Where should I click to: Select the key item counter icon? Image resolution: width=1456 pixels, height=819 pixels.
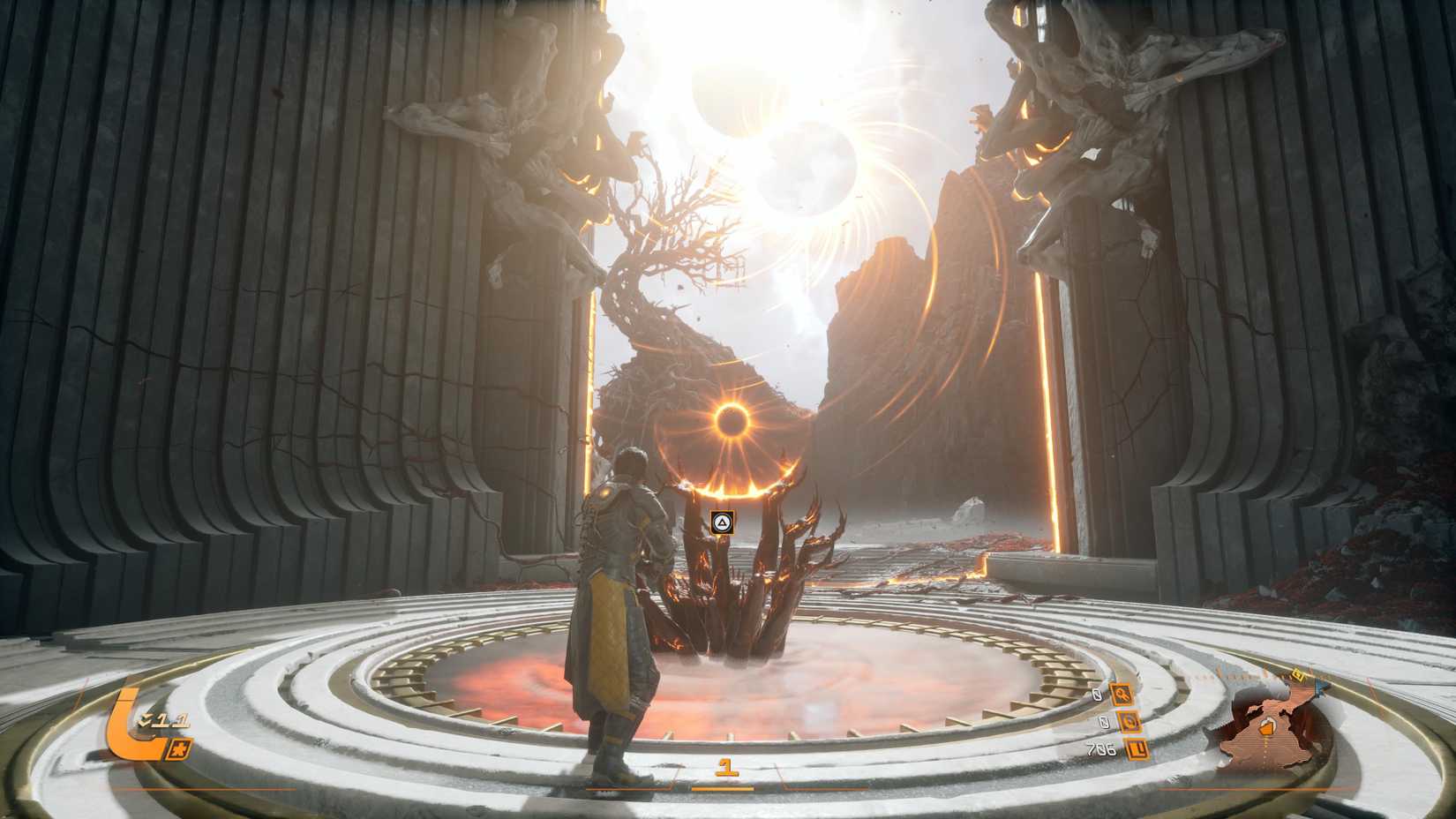tap(1121, 695)
